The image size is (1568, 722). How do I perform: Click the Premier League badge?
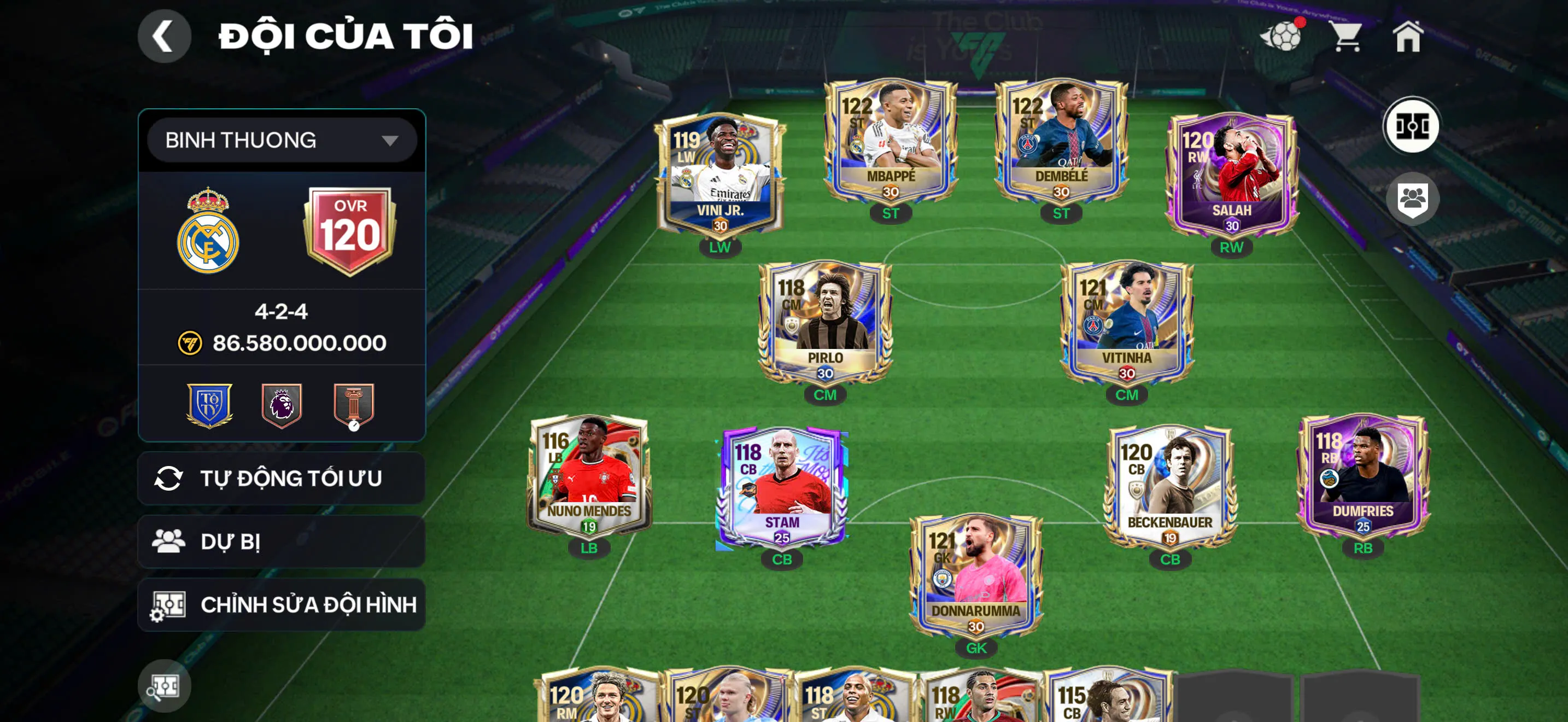[281, 404]
